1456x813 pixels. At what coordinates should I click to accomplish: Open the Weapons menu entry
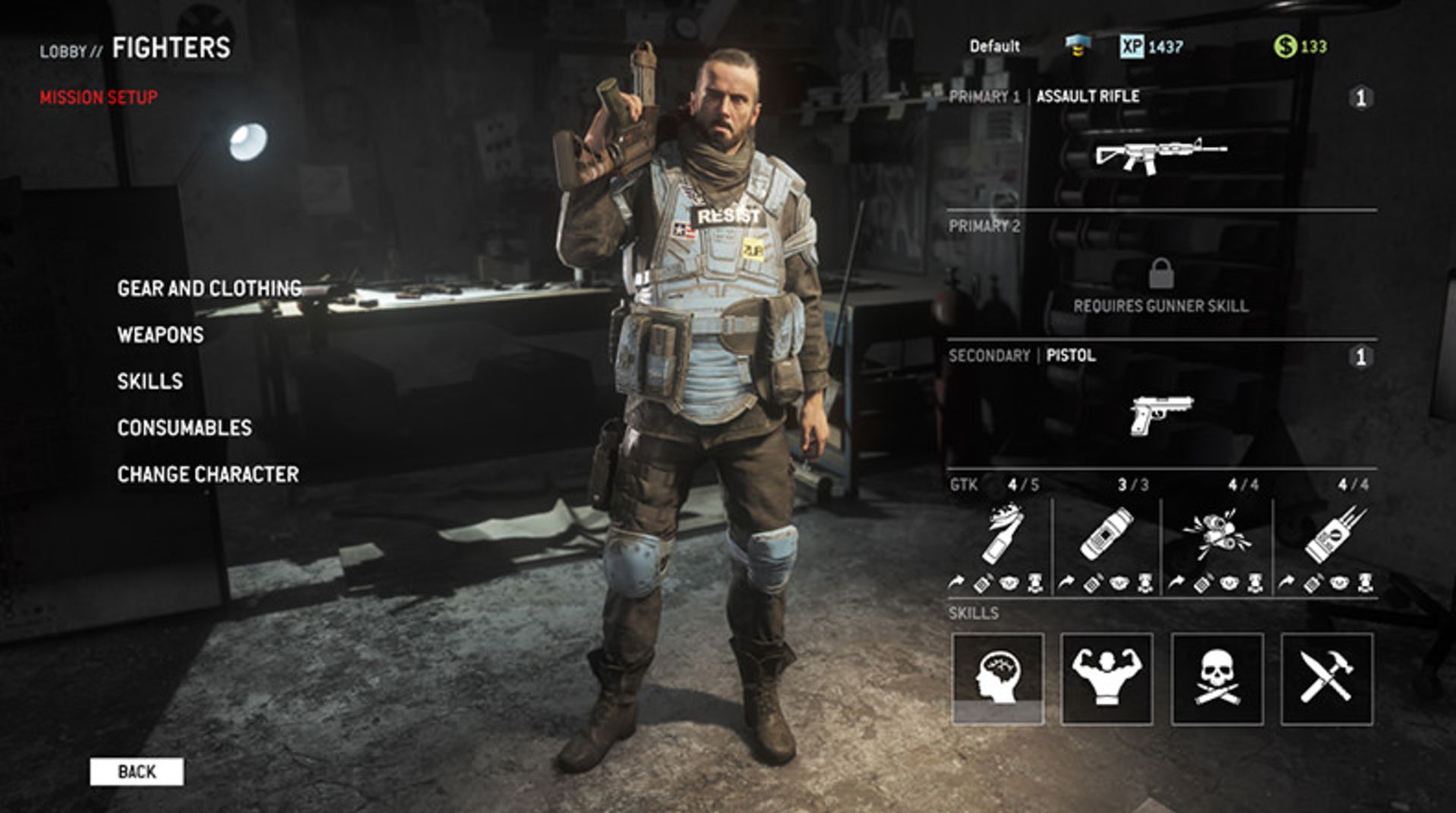point(158,334)
